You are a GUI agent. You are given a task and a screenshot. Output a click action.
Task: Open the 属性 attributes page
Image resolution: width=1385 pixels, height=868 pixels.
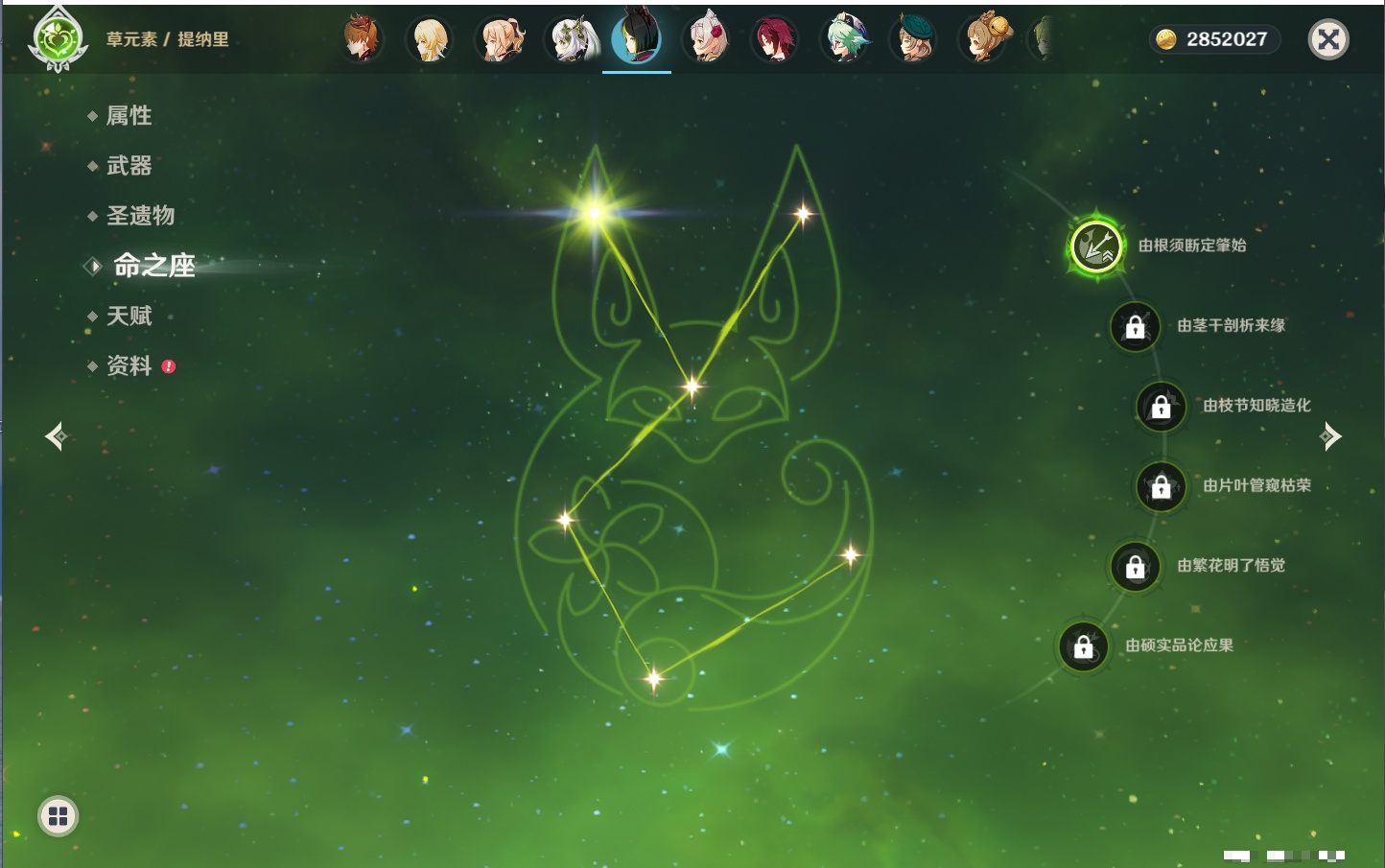[x=129, y=116]
